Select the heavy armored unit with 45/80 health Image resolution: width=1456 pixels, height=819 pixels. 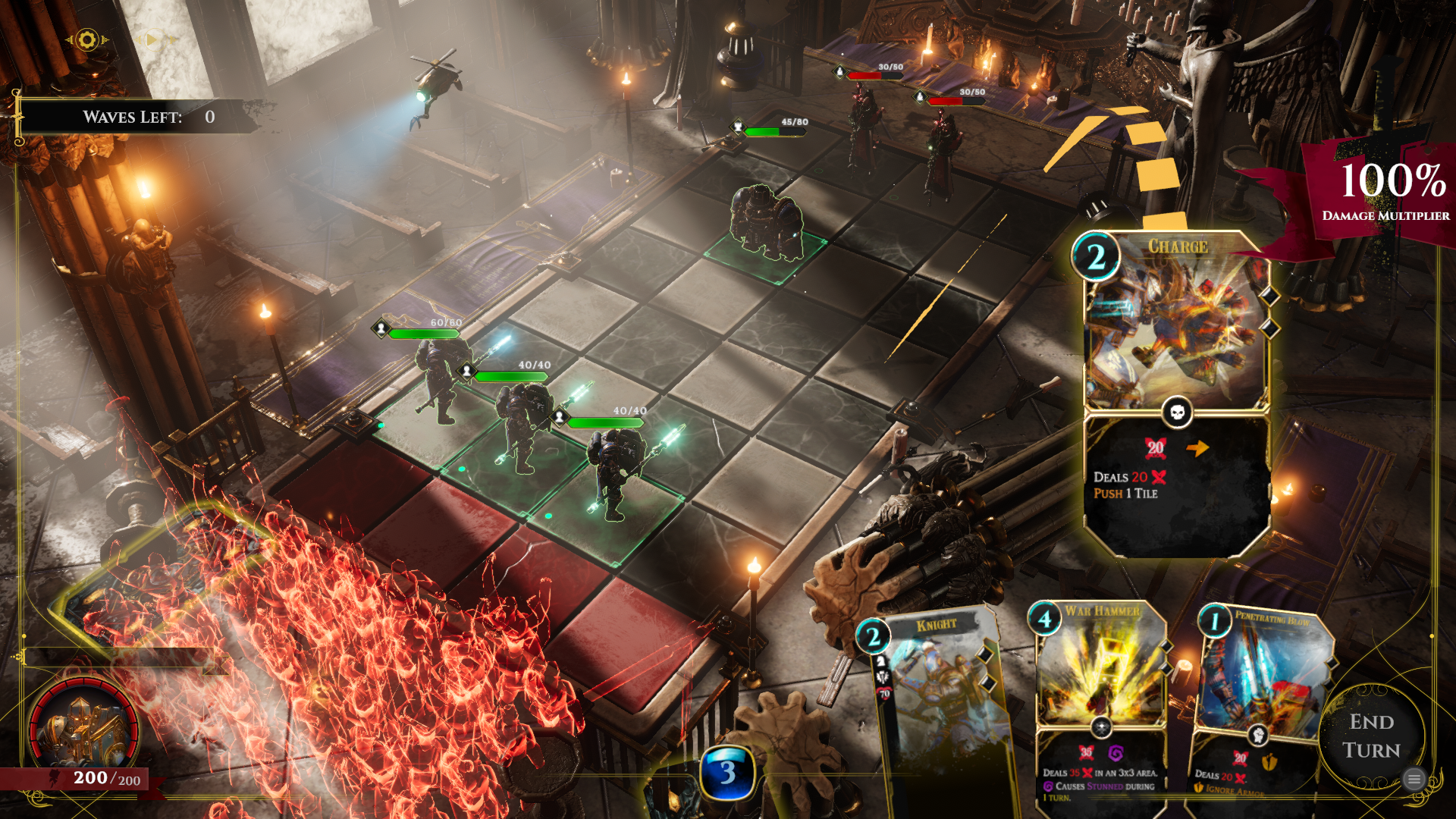pos(766,220)
